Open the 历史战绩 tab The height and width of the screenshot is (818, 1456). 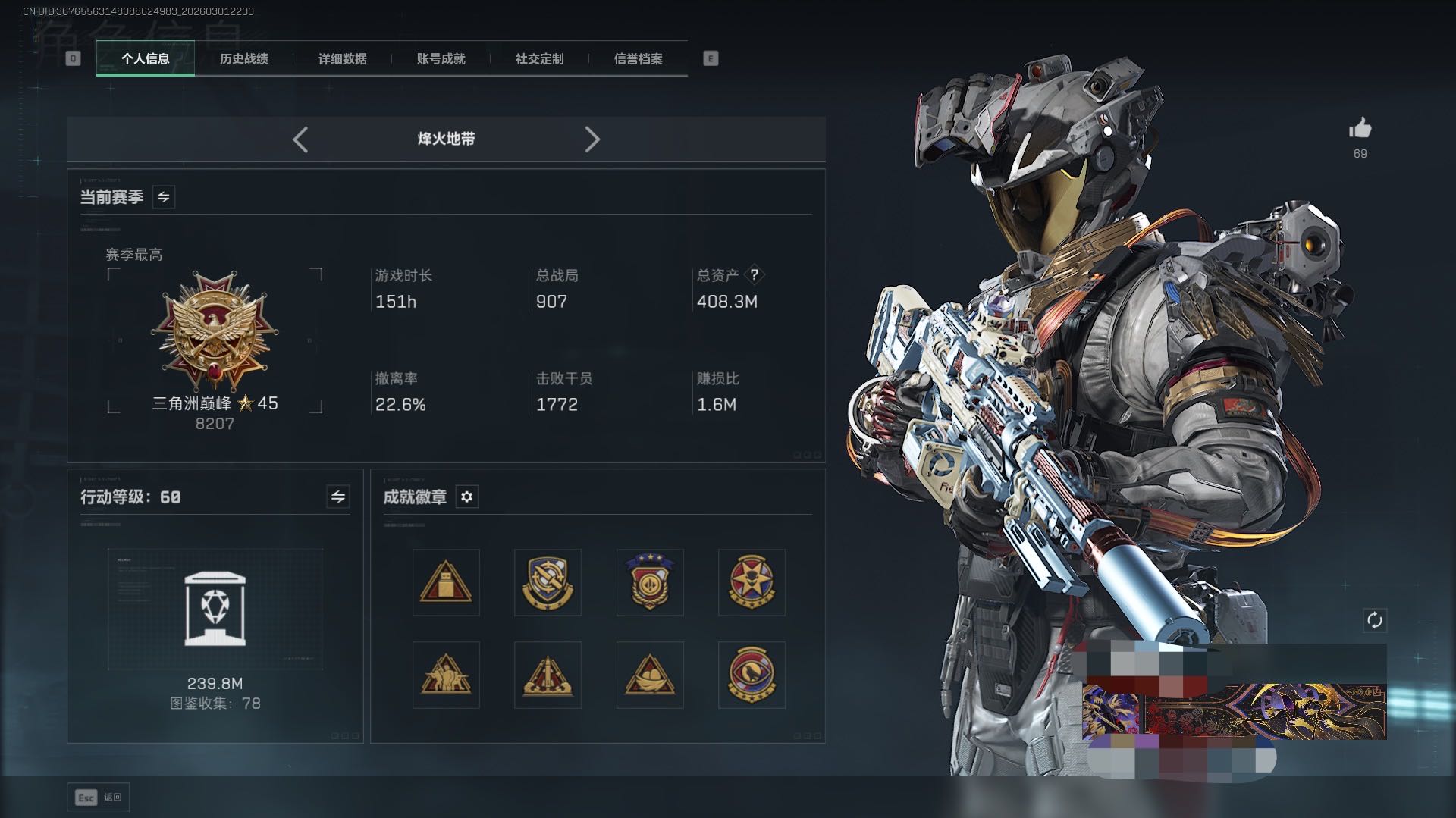243,58
